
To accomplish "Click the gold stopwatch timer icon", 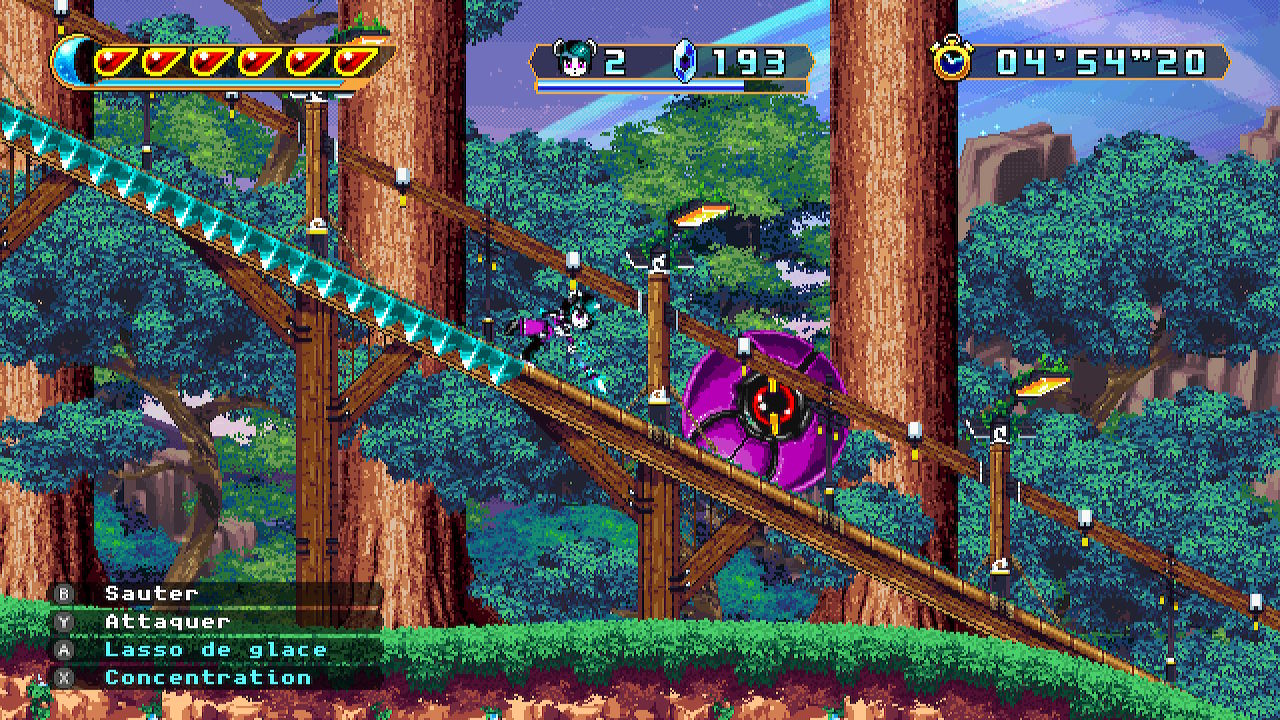I will click(951, 61).
